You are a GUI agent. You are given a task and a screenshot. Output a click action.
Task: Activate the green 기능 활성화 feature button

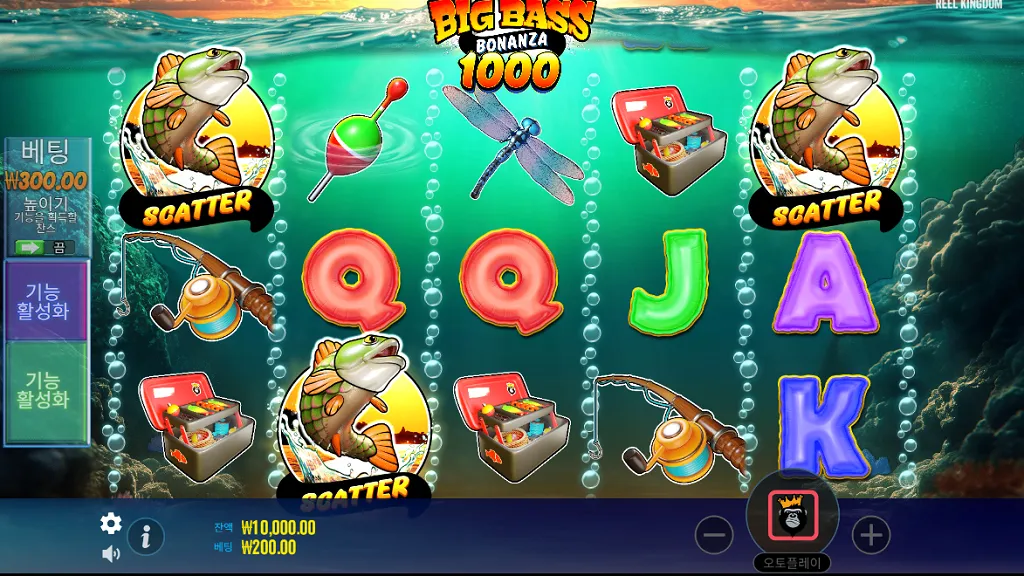[46, 391]
